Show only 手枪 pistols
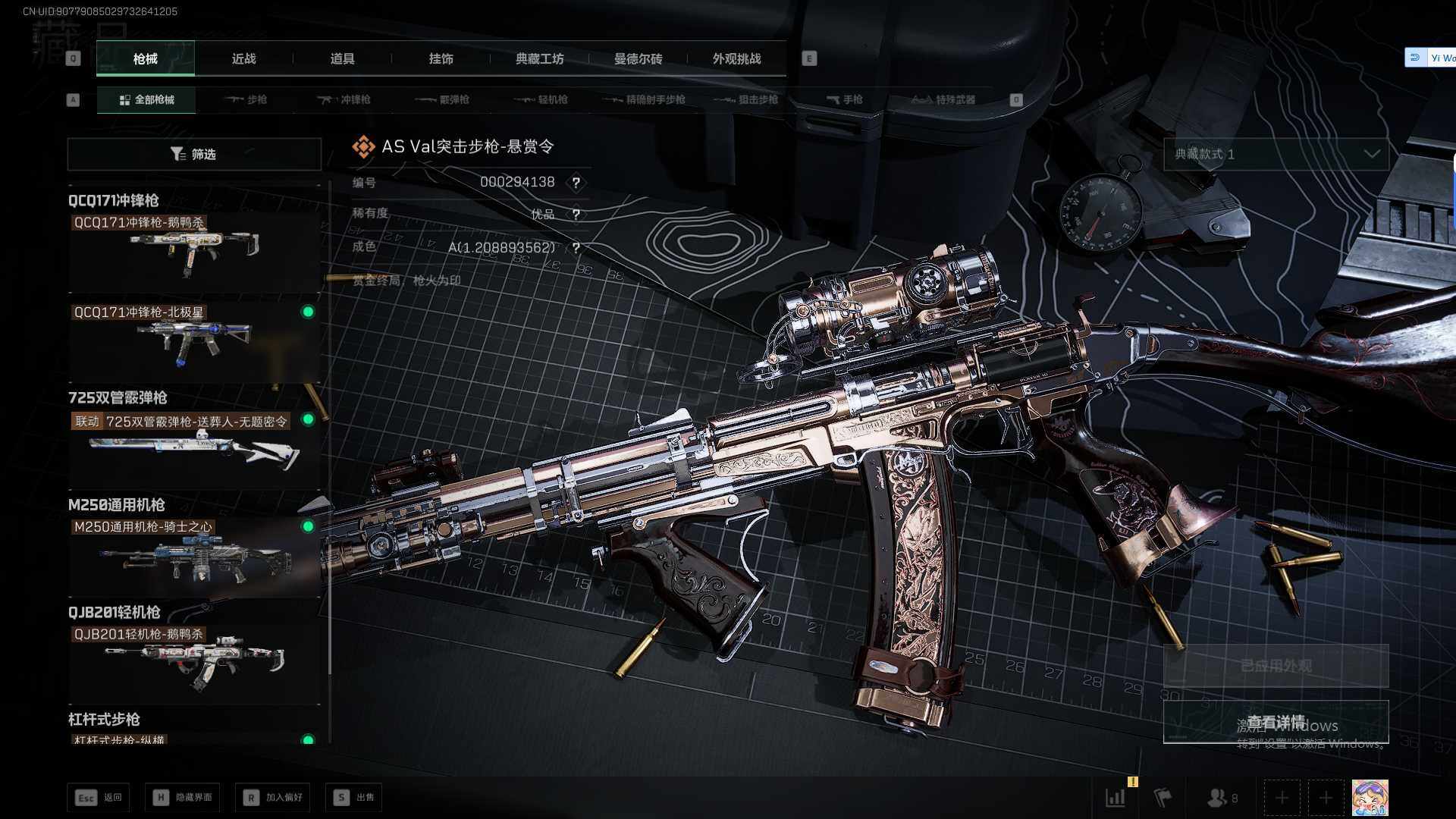 tap(845, 99)
